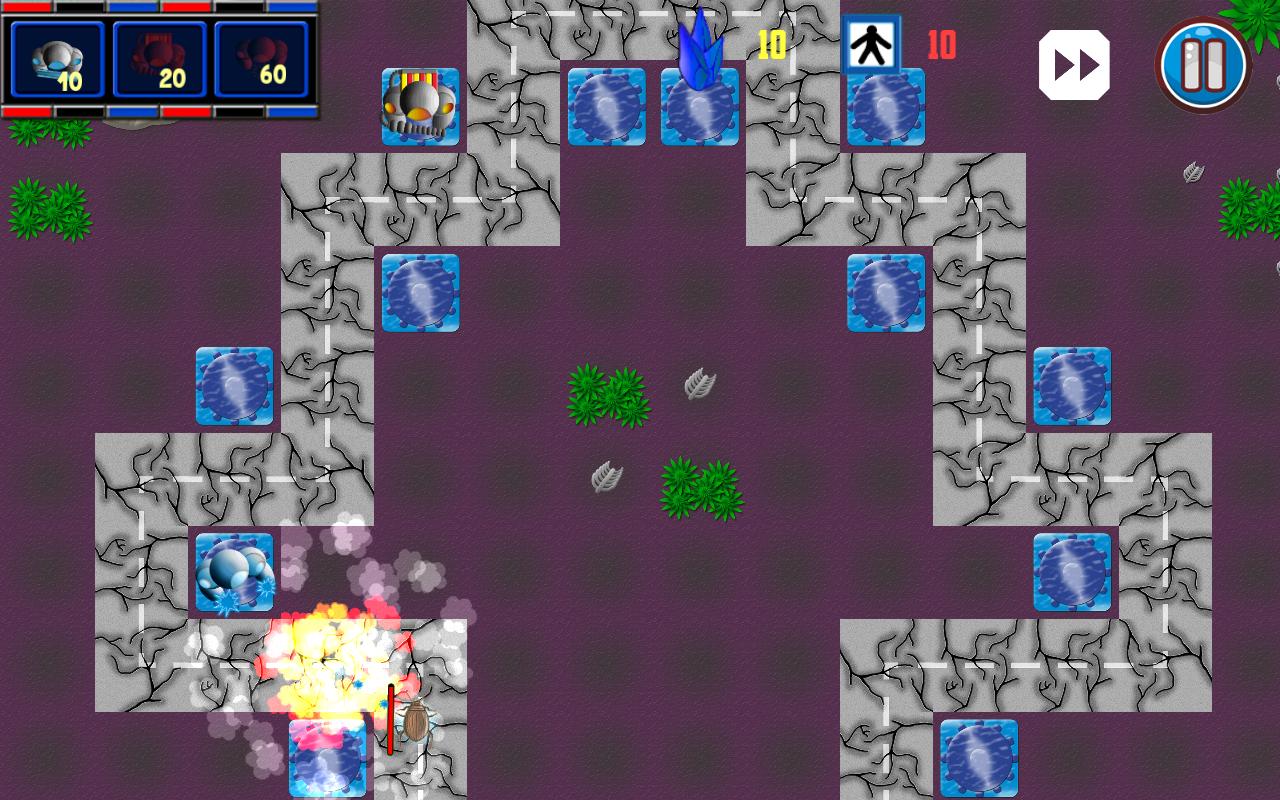This screenshot has height=800, width=1280.
Task: Click the striped factory tower at the top
Action: click(x=420, y=107)
